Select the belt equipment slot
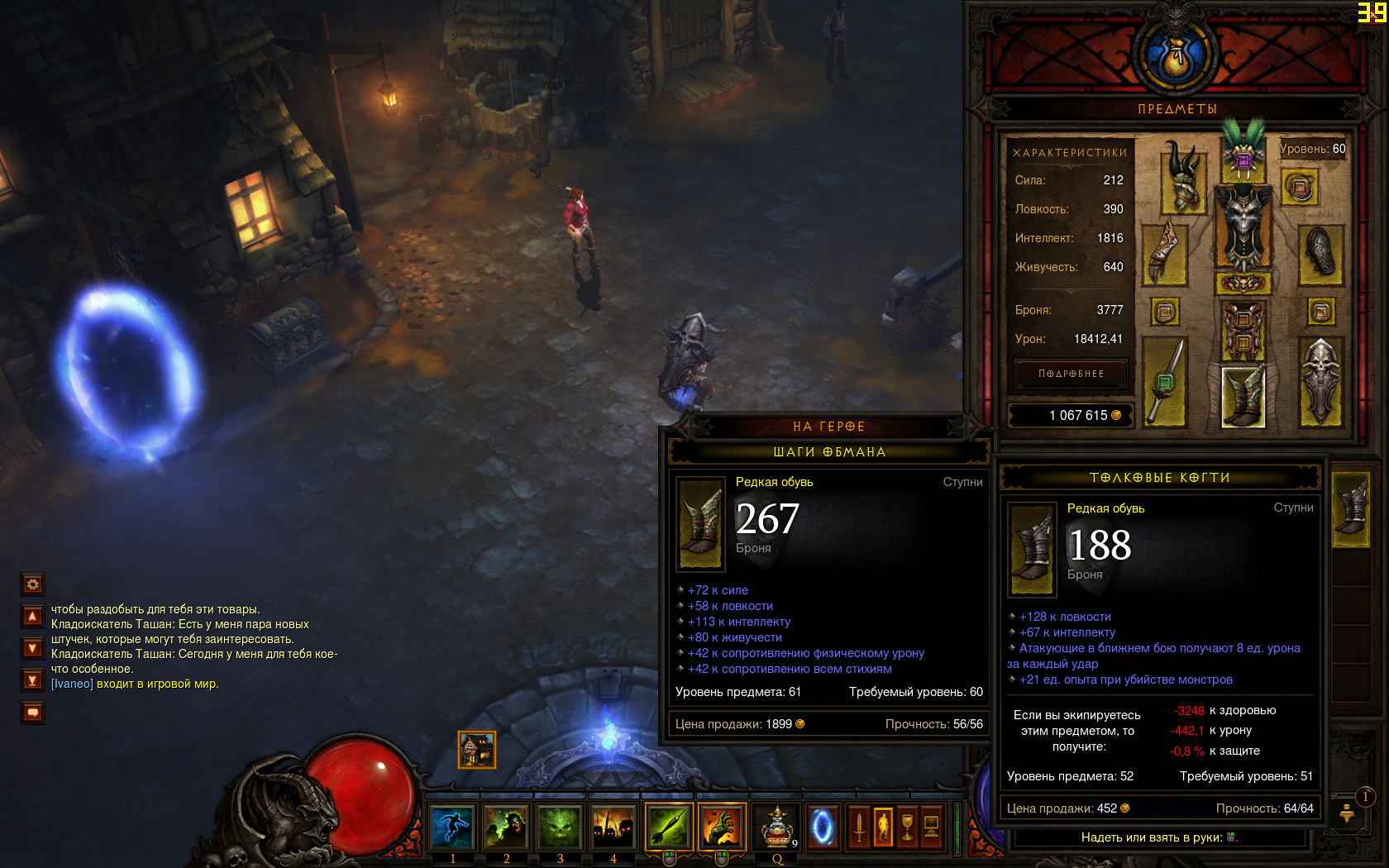Screen dimensions: 1389x868 click(1243, 284)
